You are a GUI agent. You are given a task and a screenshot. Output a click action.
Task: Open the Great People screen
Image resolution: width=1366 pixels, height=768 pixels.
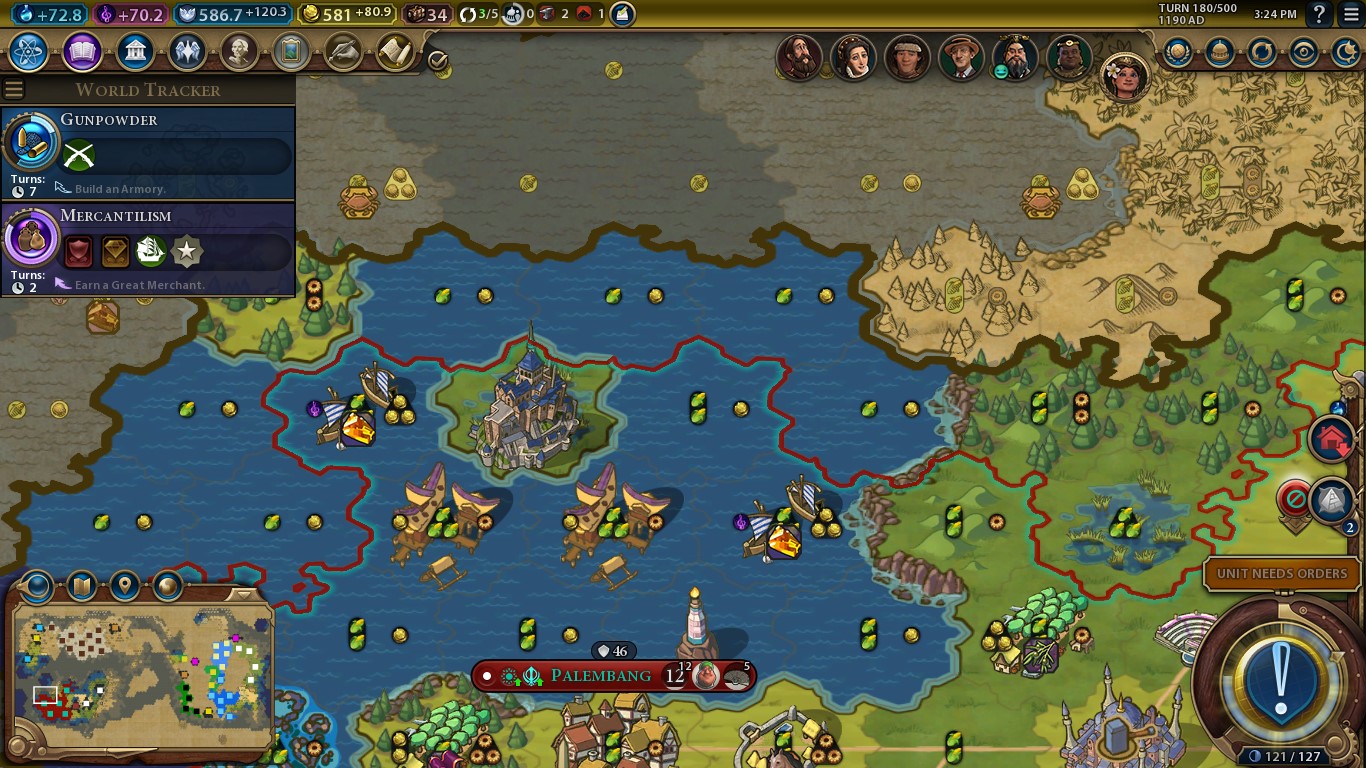coord(241,53)
